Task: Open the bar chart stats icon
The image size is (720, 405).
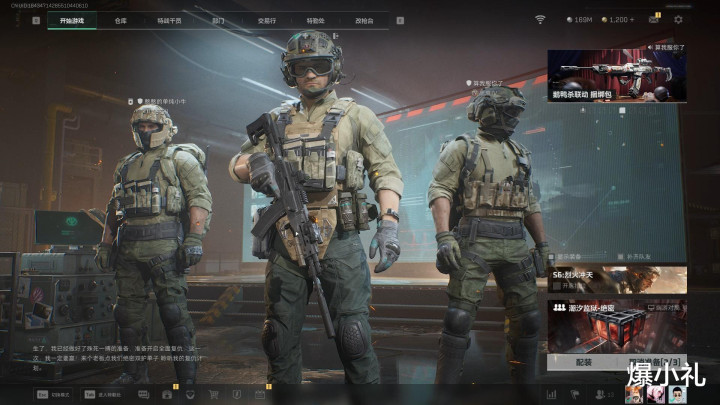Action: [x=551, y=394]
